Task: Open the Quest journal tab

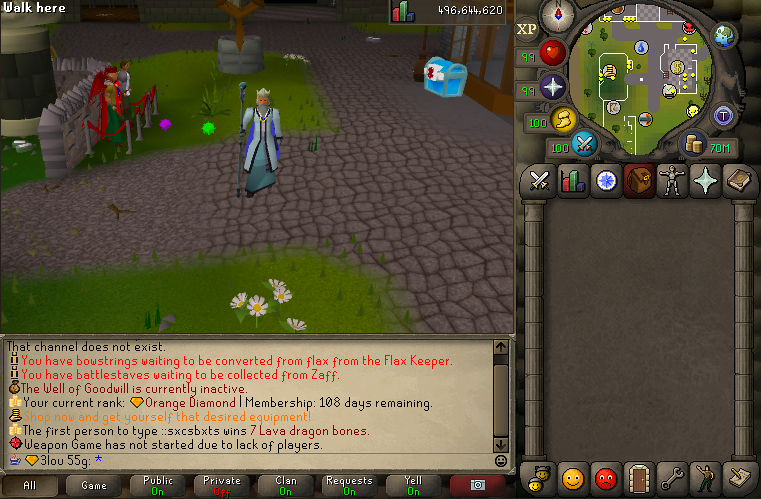Action: coord(606,181)
